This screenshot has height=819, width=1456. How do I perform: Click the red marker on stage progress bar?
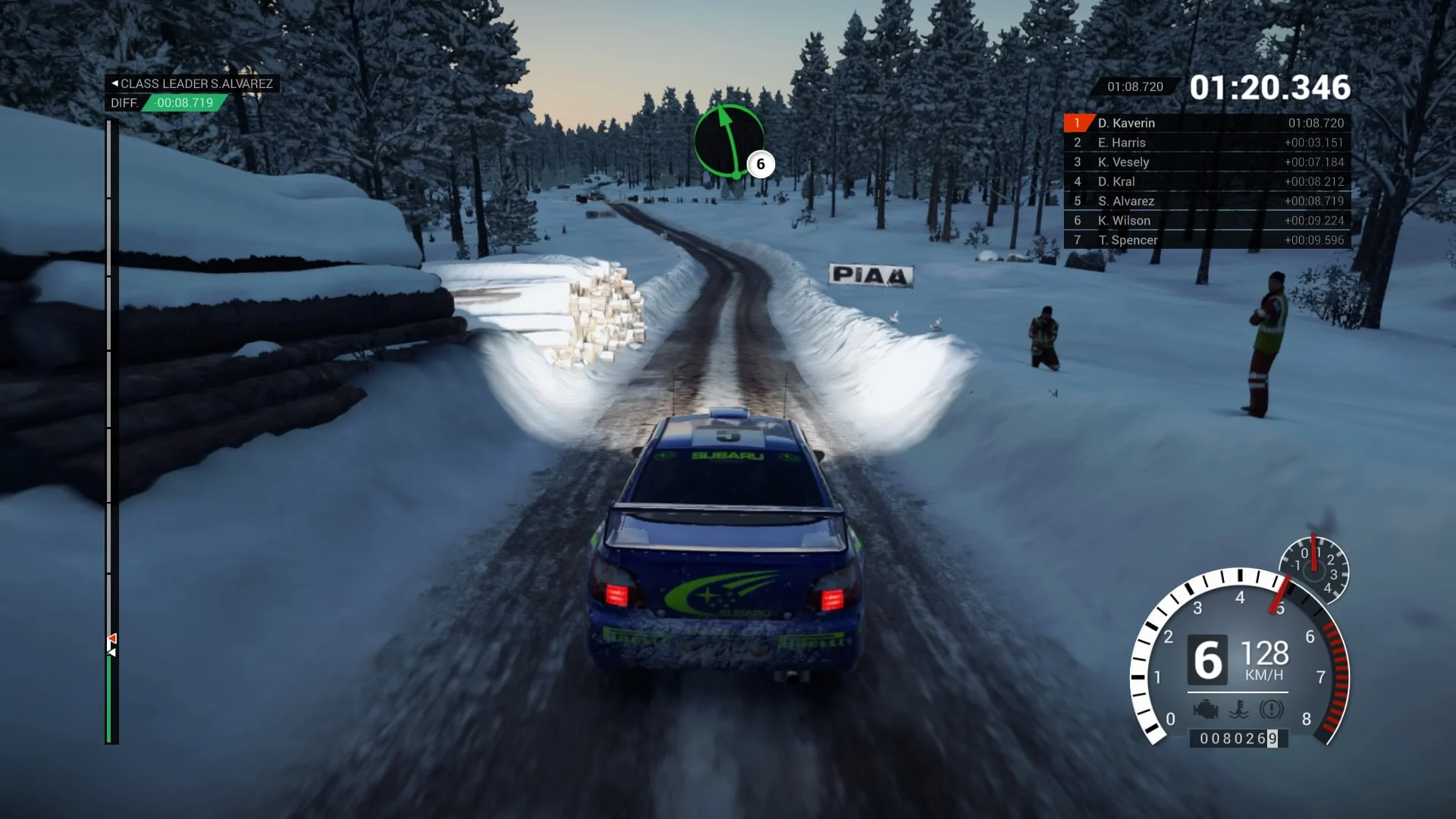click(x=111, y=639)
